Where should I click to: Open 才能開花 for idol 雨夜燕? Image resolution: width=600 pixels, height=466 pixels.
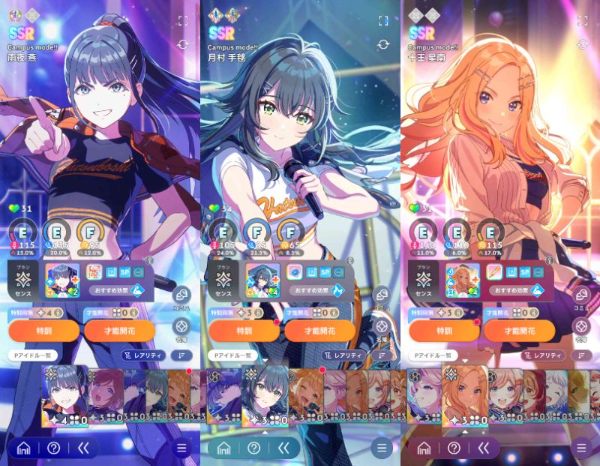116,331
